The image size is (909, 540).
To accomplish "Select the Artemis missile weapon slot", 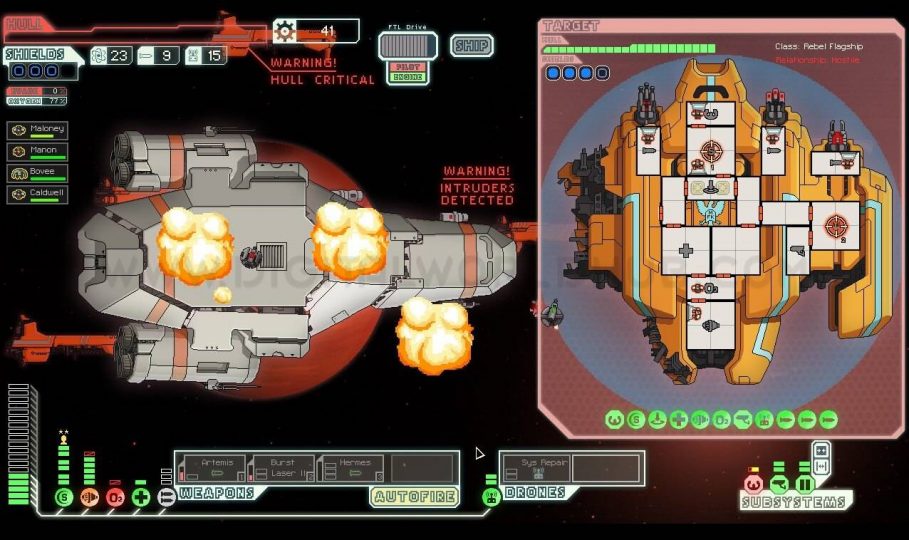I will point(217,467).
